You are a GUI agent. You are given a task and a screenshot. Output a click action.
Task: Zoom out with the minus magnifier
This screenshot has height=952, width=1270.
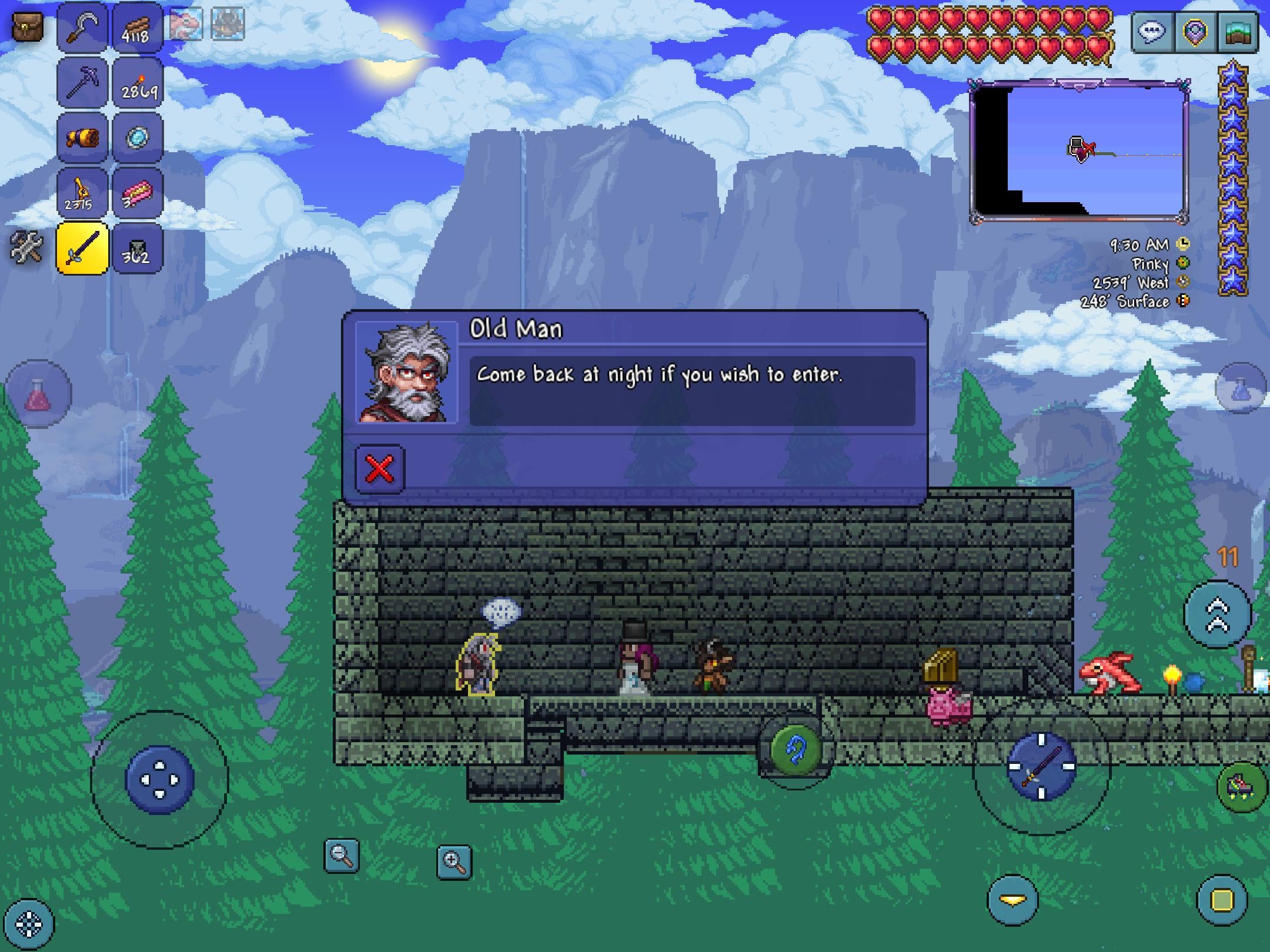pos(342,855)
